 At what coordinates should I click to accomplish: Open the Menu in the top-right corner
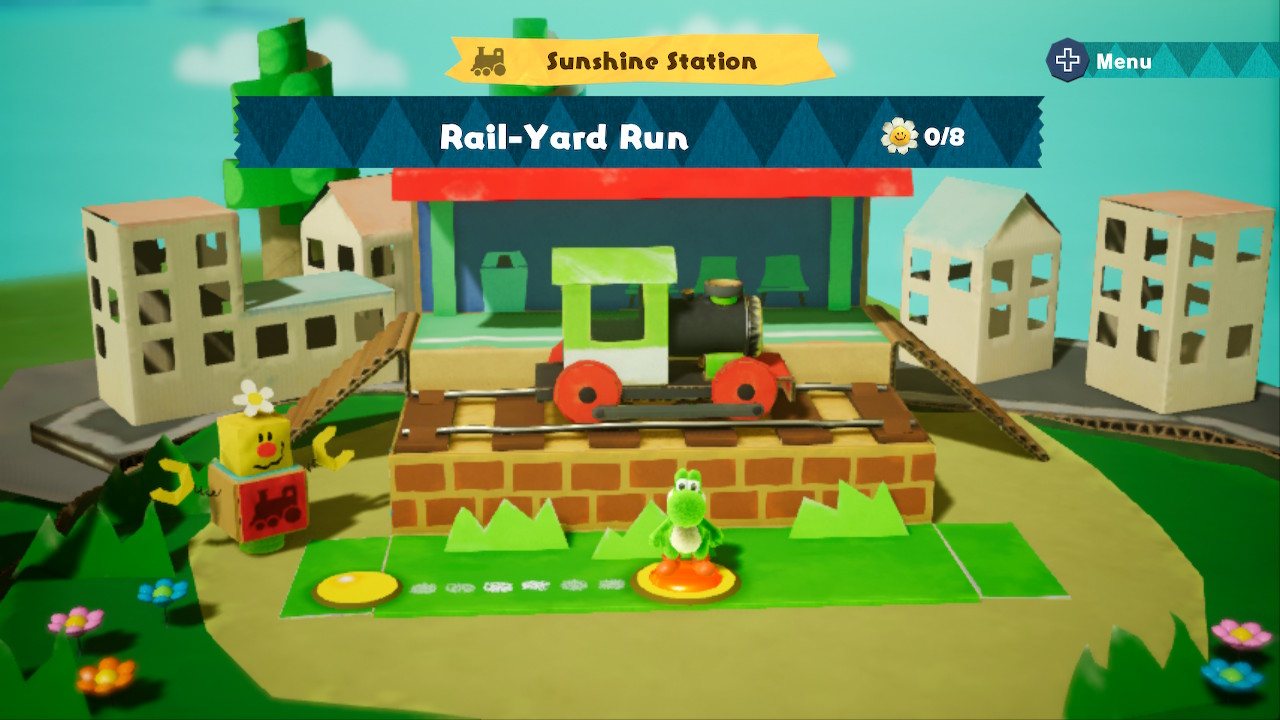pos(1122,59)
